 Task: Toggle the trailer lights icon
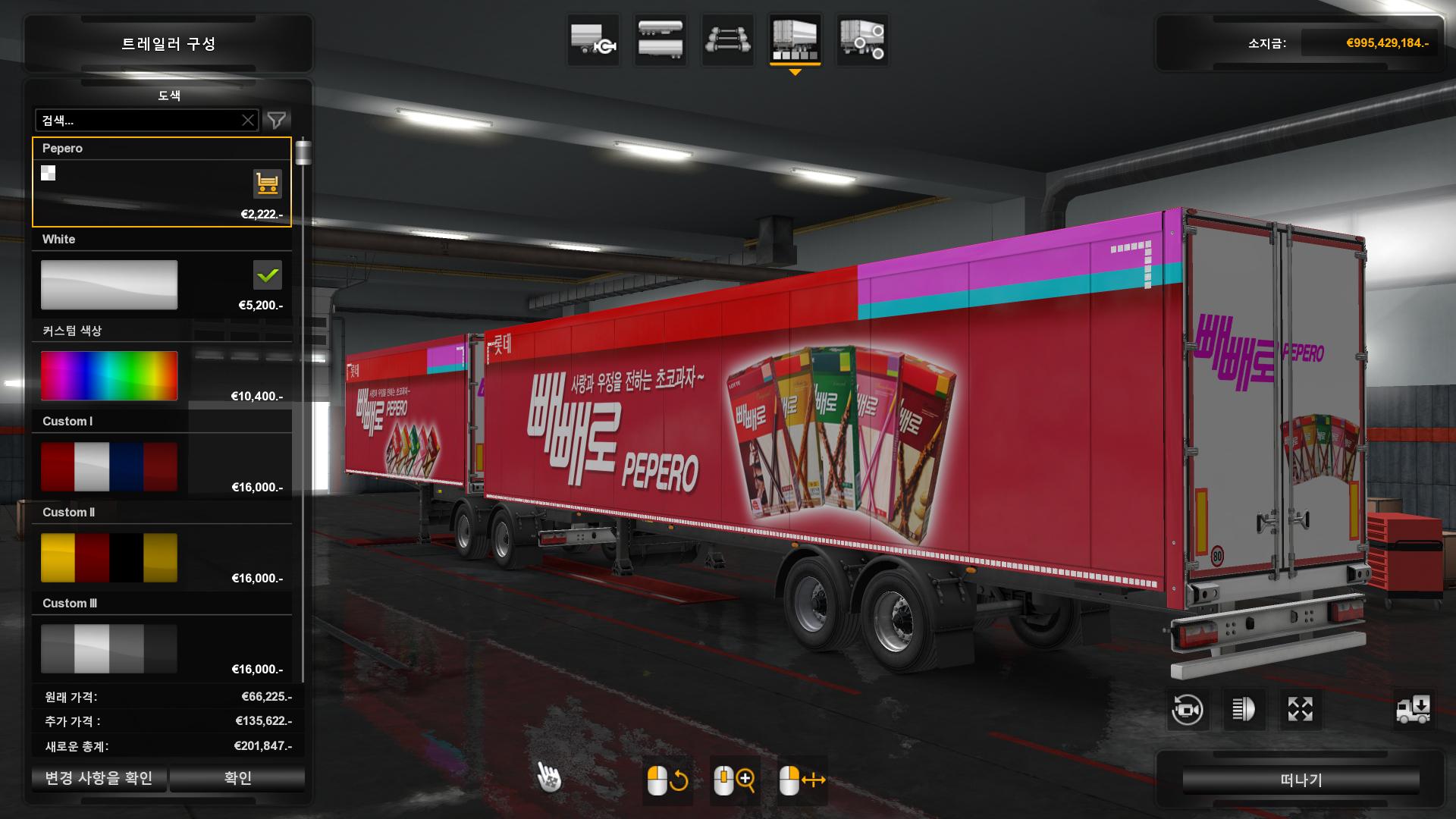point(1244,710)
